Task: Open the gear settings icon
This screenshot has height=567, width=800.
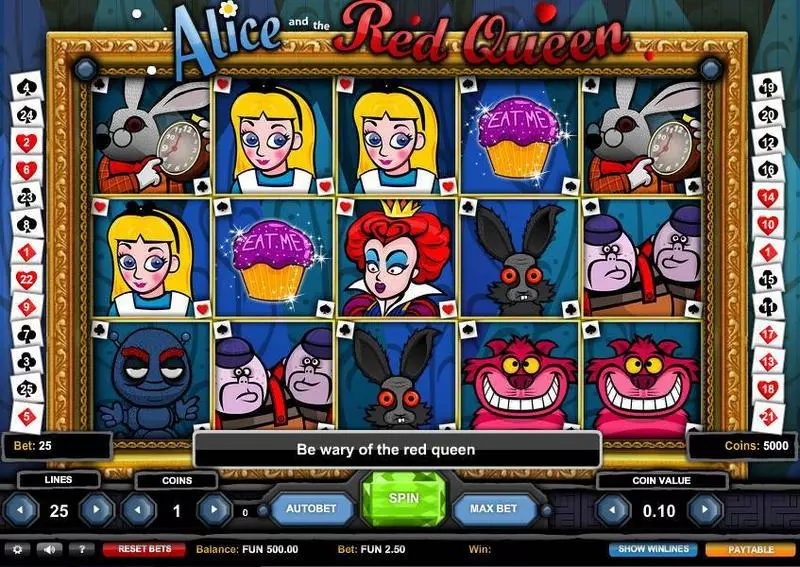Action: coord(16,549)
